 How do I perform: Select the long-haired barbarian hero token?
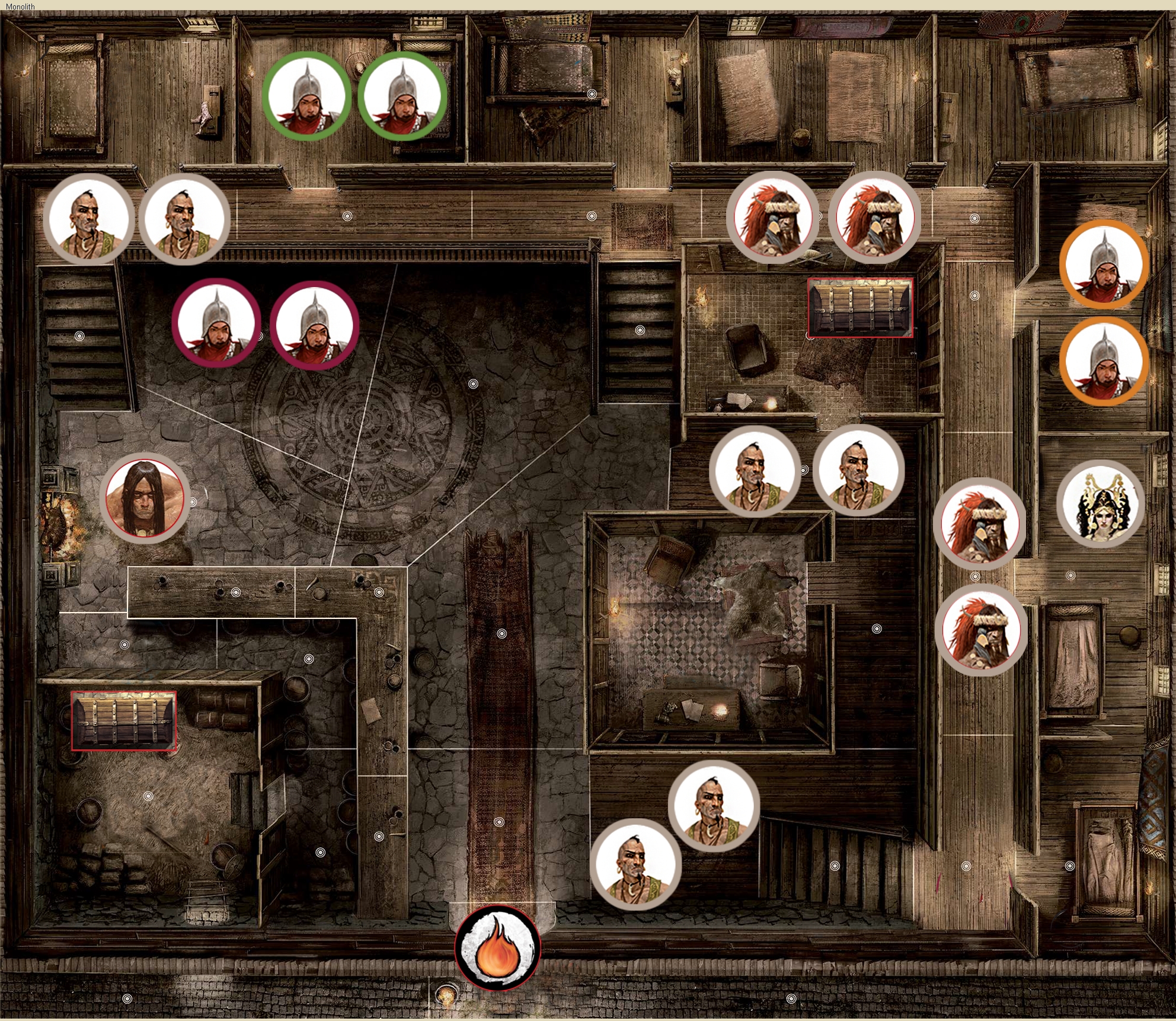tap(144, 498)
